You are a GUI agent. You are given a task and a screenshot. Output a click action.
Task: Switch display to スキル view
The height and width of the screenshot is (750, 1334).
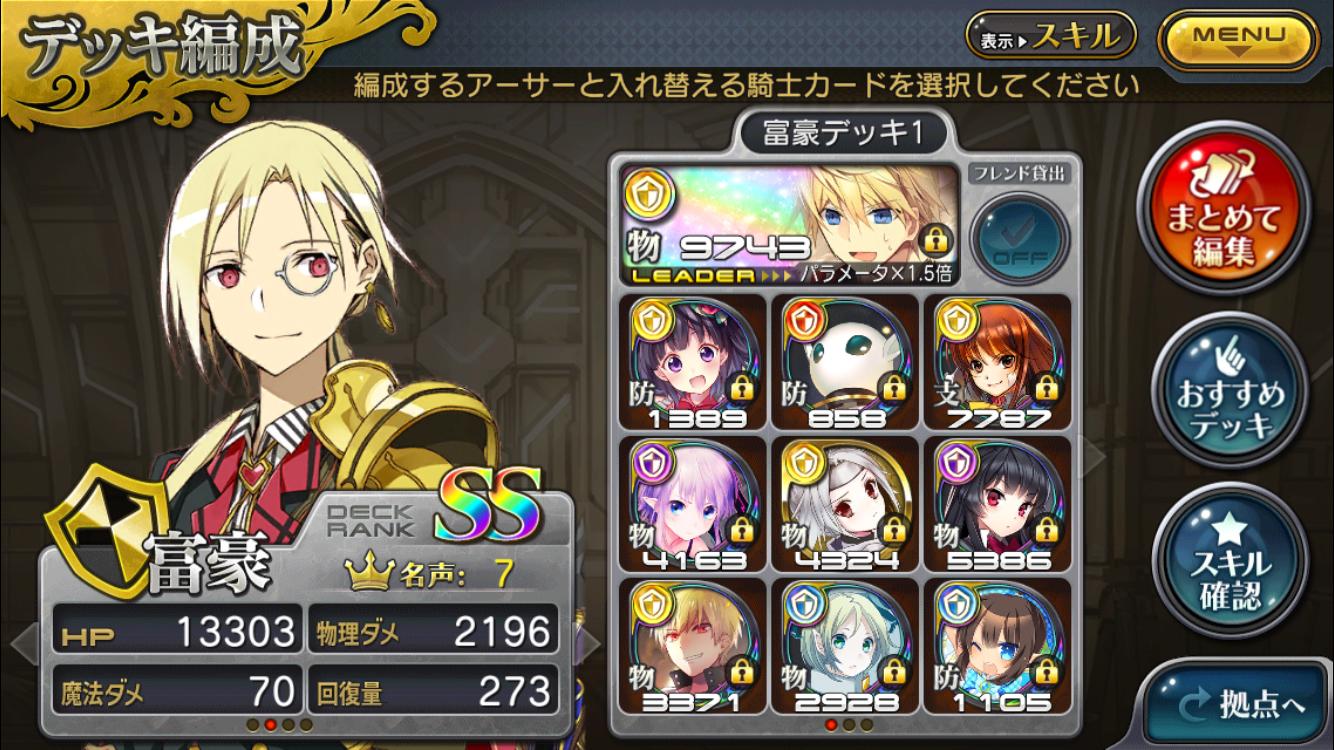pos(1050,37)
